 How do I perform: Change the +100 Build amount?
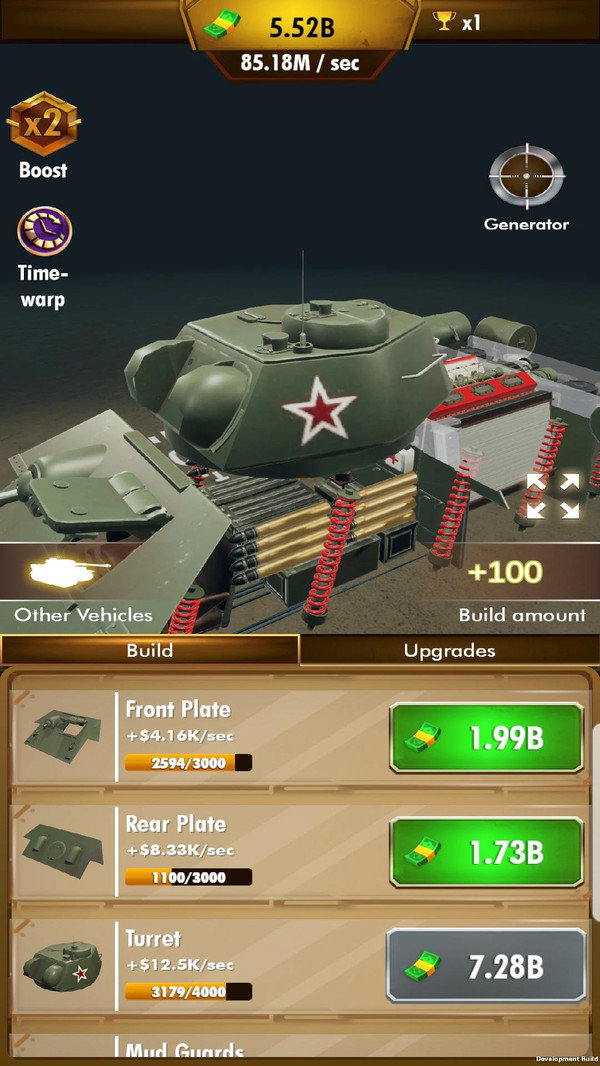pos(504,574)
